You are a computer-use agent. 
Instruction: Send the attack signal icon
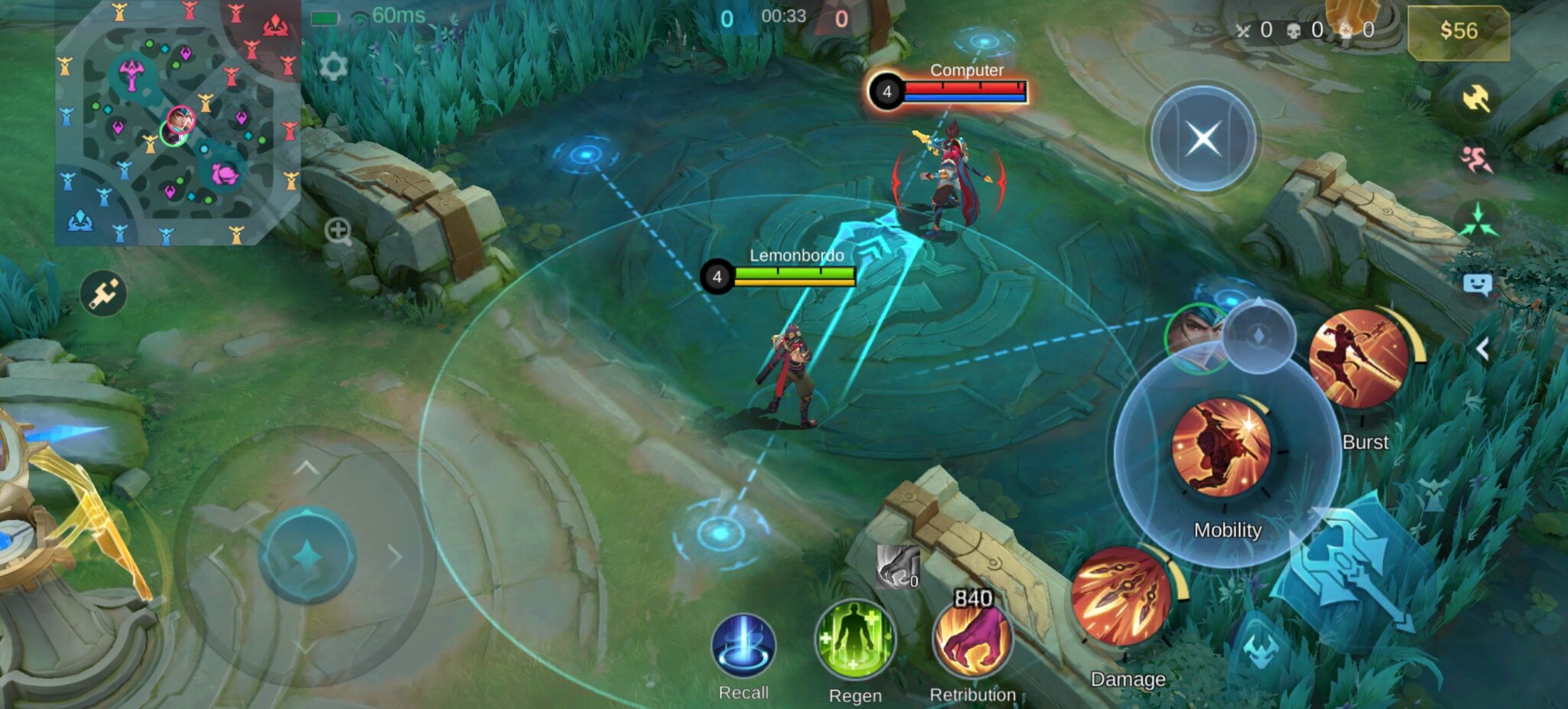pyautogui.click(x=1476, y=97)
